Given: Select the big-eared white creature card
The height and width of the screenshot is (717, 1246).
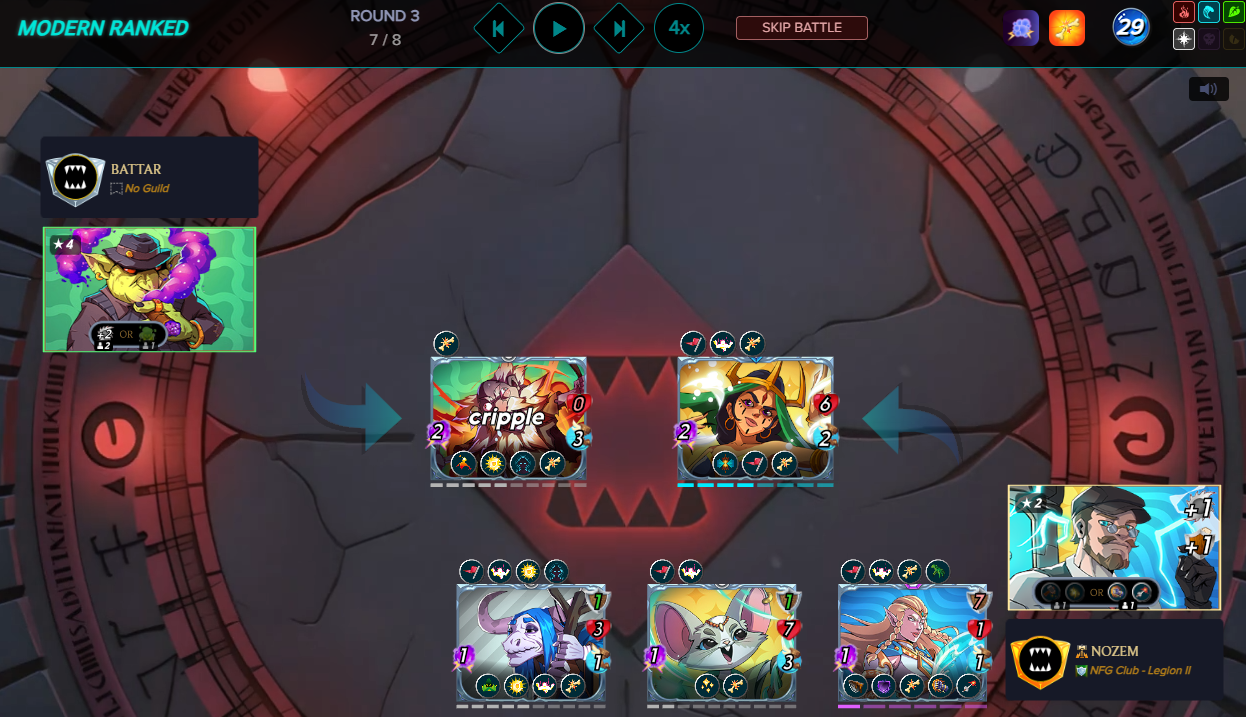Looking at the screenshot, I should [722, 642].
